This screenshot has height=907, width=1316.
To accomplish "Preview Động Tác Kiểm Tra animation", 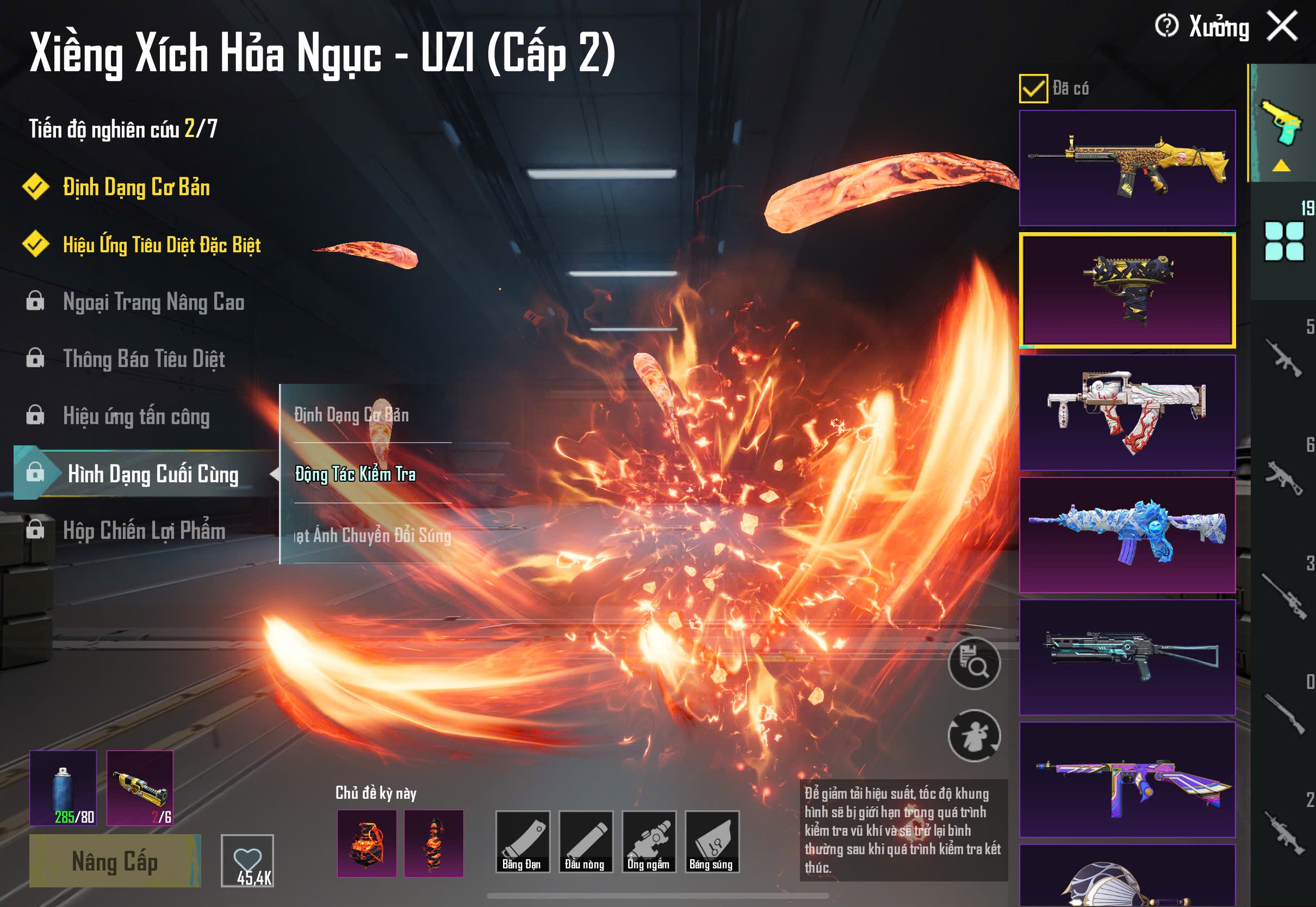I will [x=355, y=474].
